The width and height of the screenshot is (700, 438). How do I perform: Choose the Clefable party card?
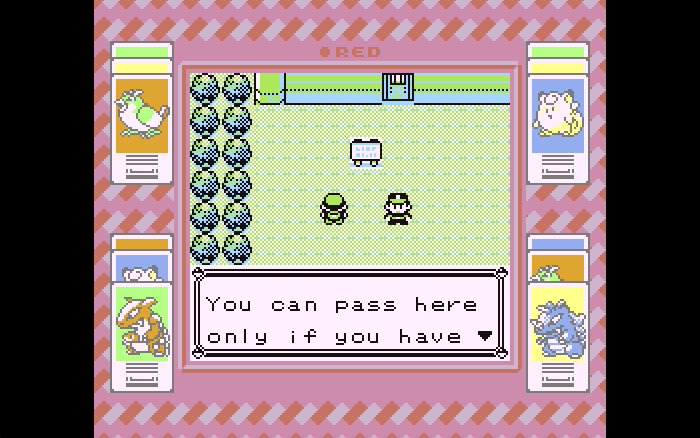pos(557,114)
